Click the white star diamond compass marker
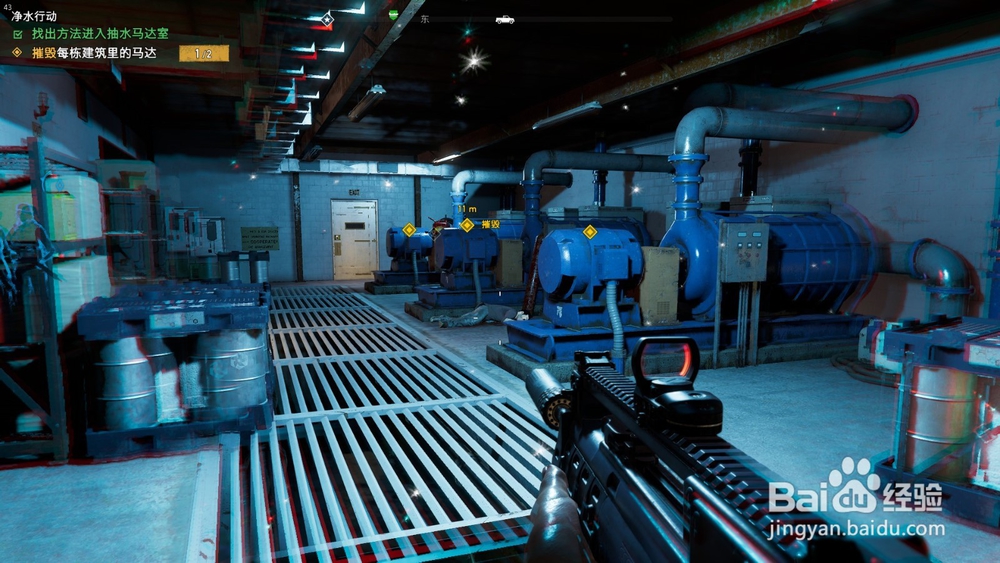1000x563 pixels. point(327,19)
